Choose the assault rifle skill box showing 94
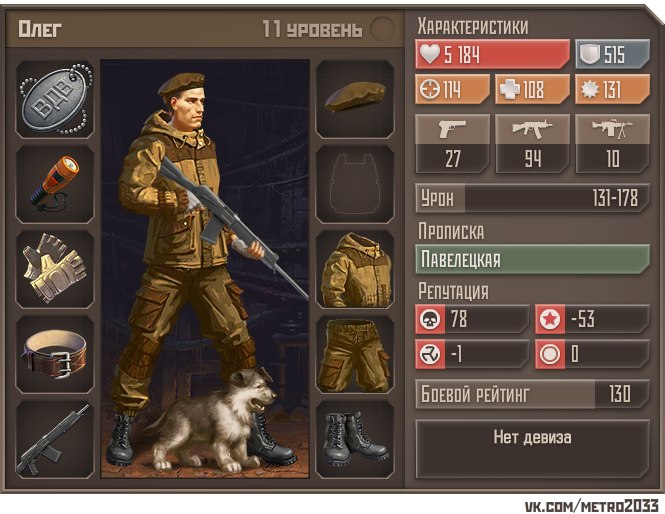This screenshot has width=665, height=514. pos(533,144)
